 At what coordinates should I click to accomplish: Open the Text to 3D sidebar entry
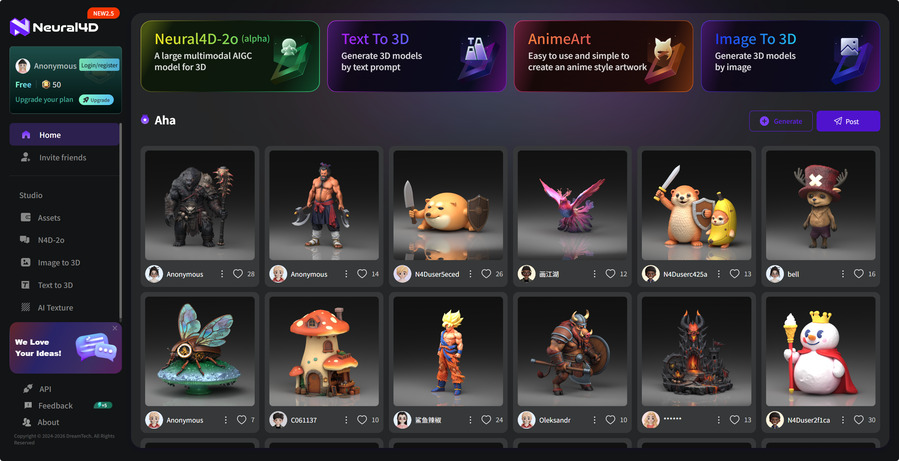click(x=55, y=285)
